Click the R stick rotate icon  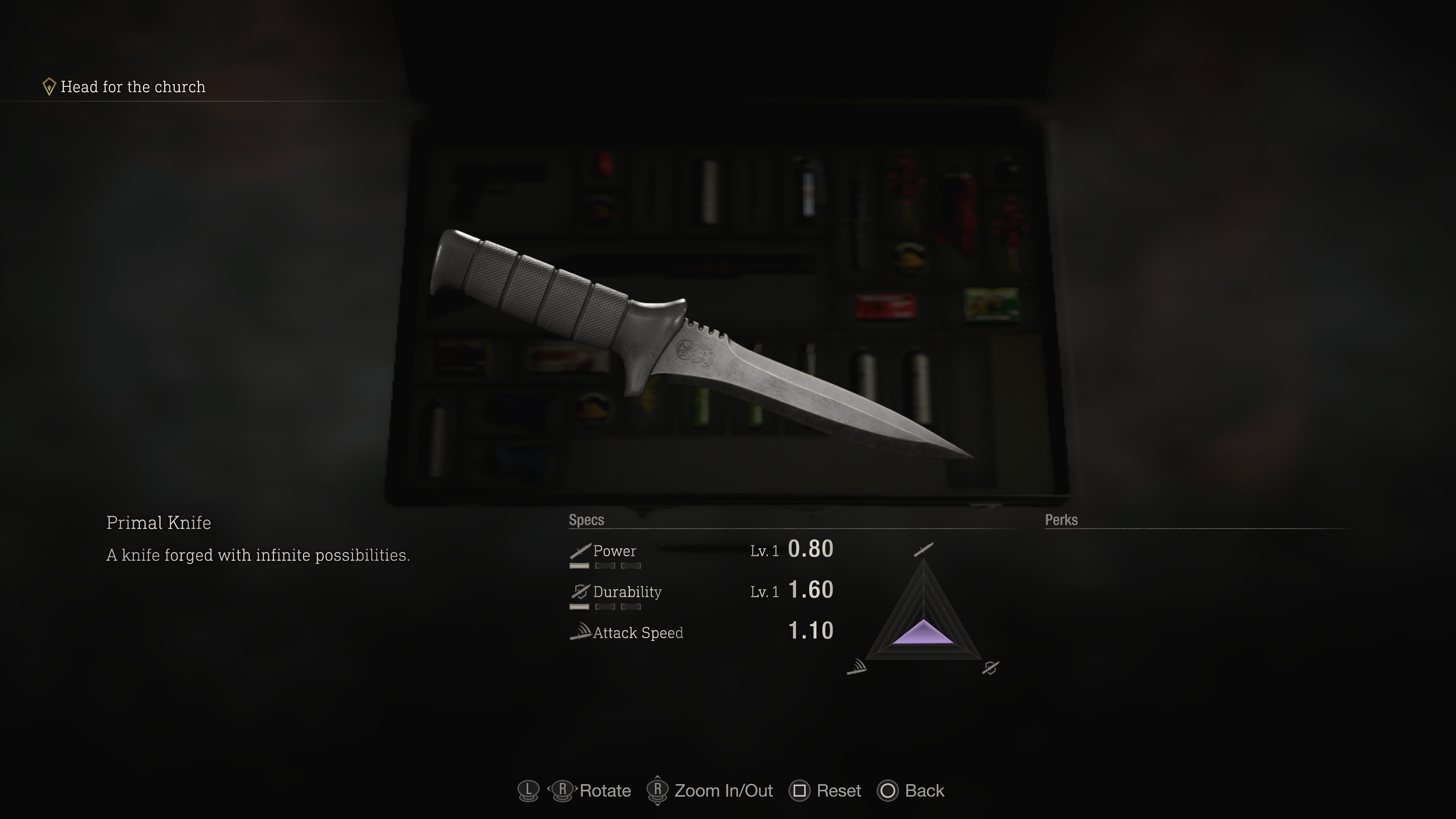coord(563,791)
